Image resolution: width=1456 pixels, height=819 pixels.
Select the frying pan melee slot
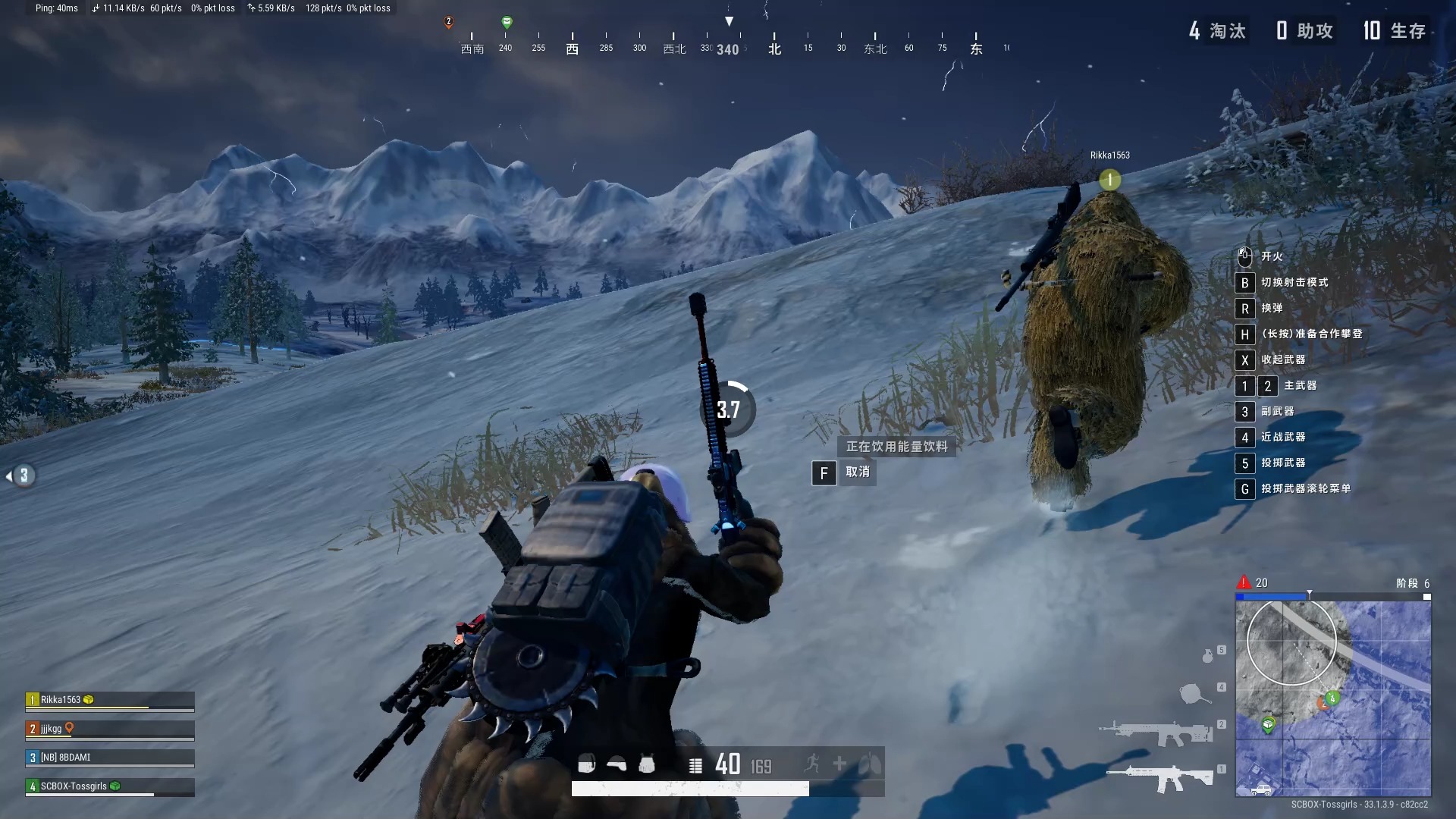tap(1194, 693)
